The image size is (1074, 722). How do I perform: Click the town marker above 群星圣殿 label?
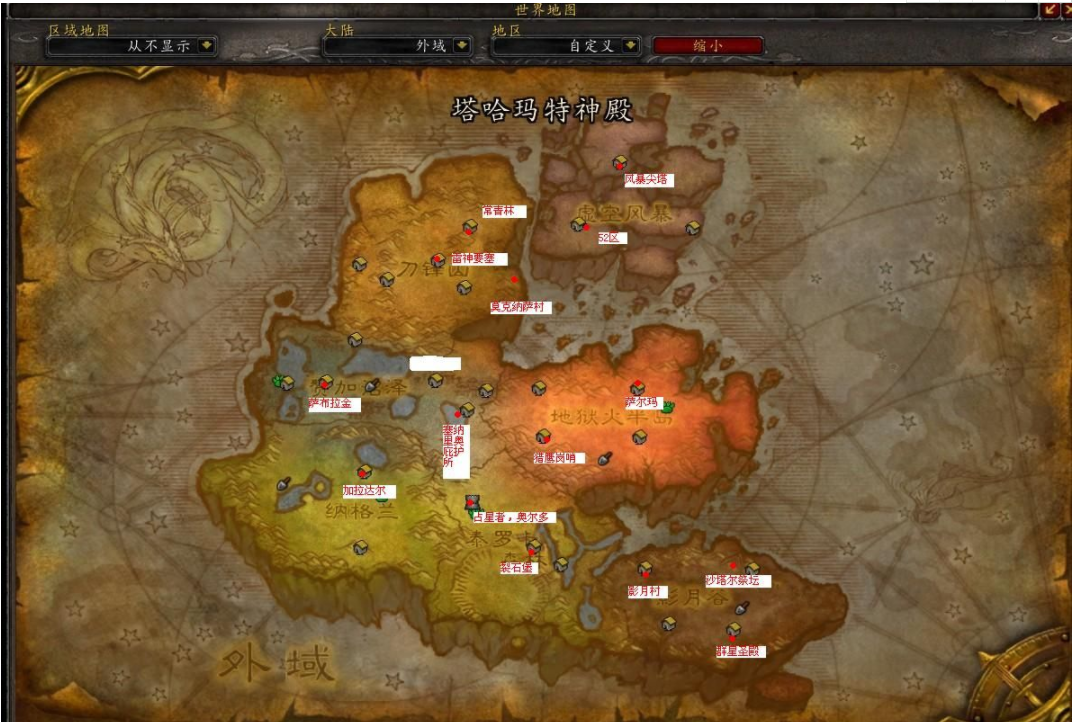pyautogui.click(x=733, y=630)
